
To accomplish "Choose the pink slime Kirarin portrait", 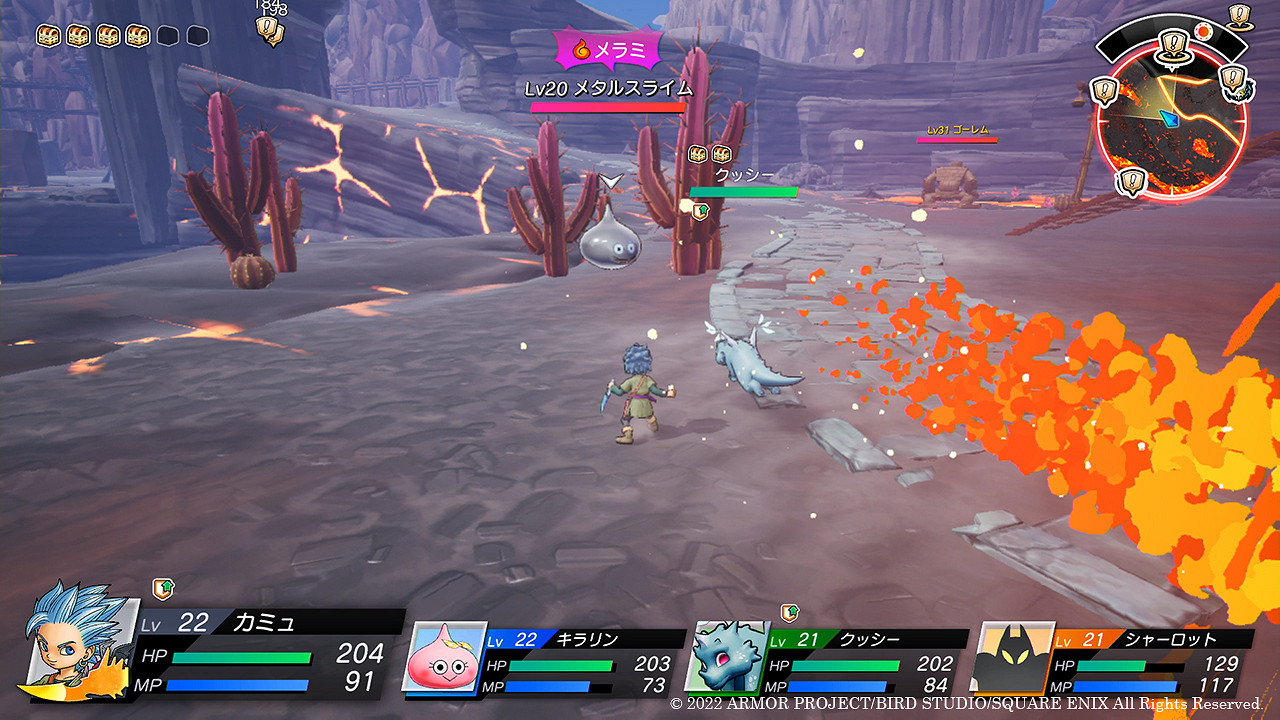I will [x=443, y=657].
